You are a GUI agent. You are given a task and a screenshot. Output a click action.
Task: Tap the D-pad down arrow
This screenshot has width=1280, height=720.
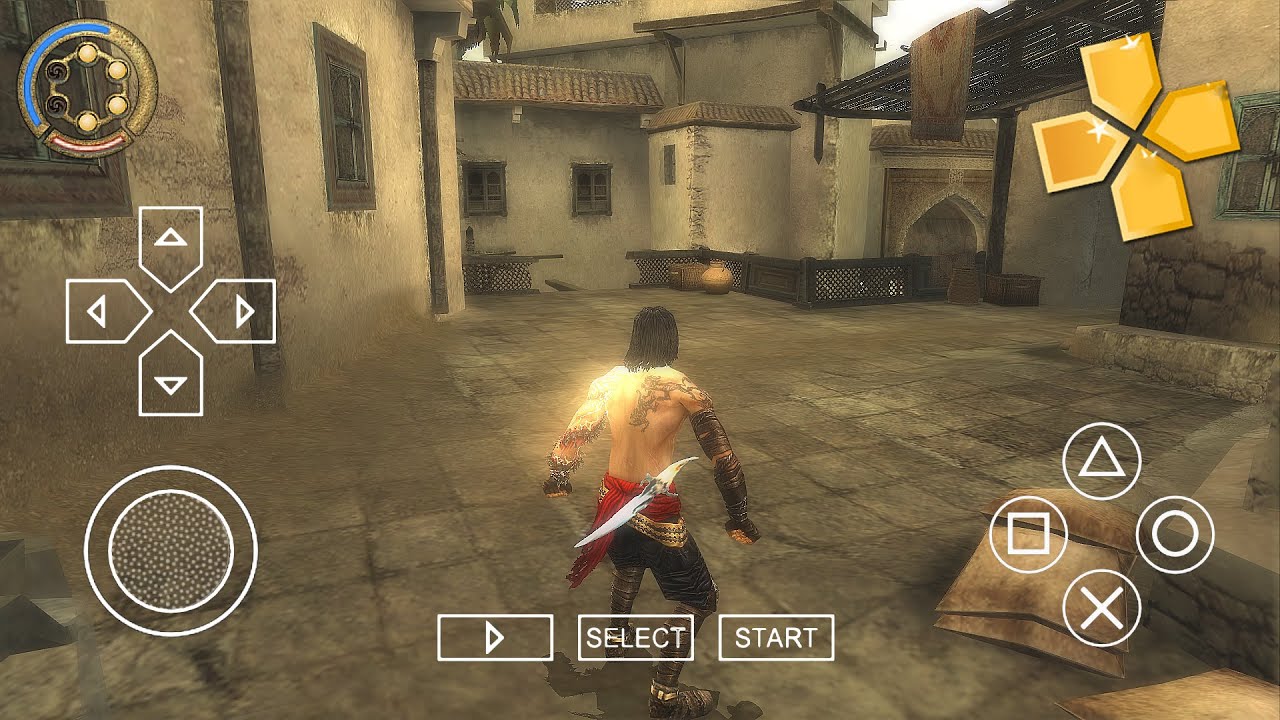pos(171,378)
